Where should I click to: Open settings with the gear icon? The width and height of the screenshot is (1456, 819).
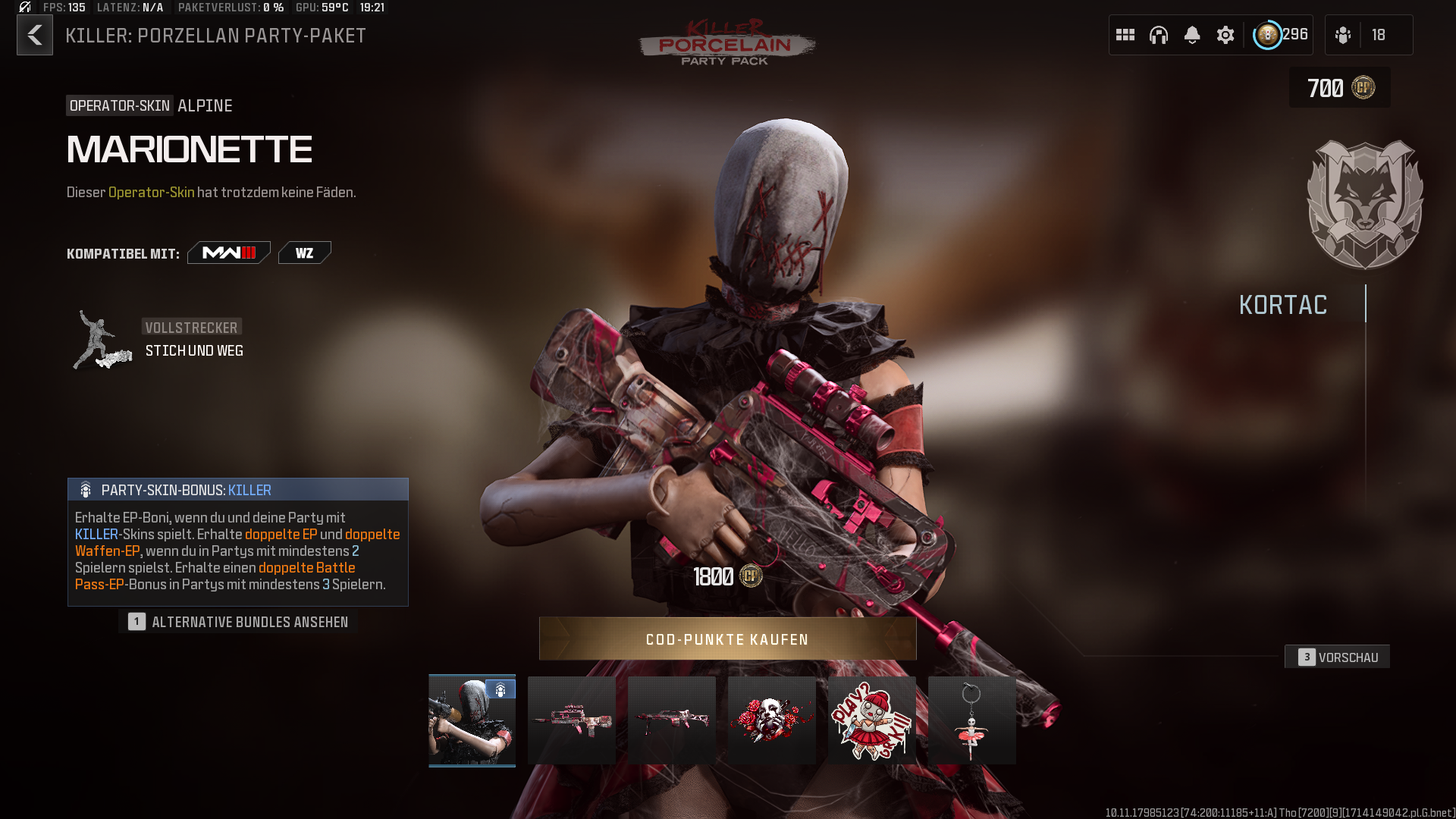(1225, 35)
